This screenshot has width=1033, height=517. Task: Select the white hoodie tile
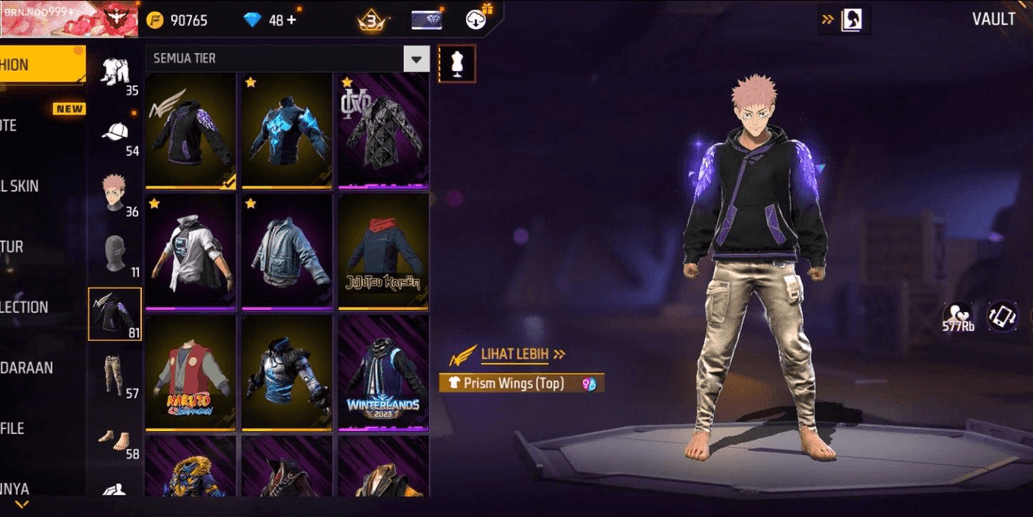[x=193, y=251]
